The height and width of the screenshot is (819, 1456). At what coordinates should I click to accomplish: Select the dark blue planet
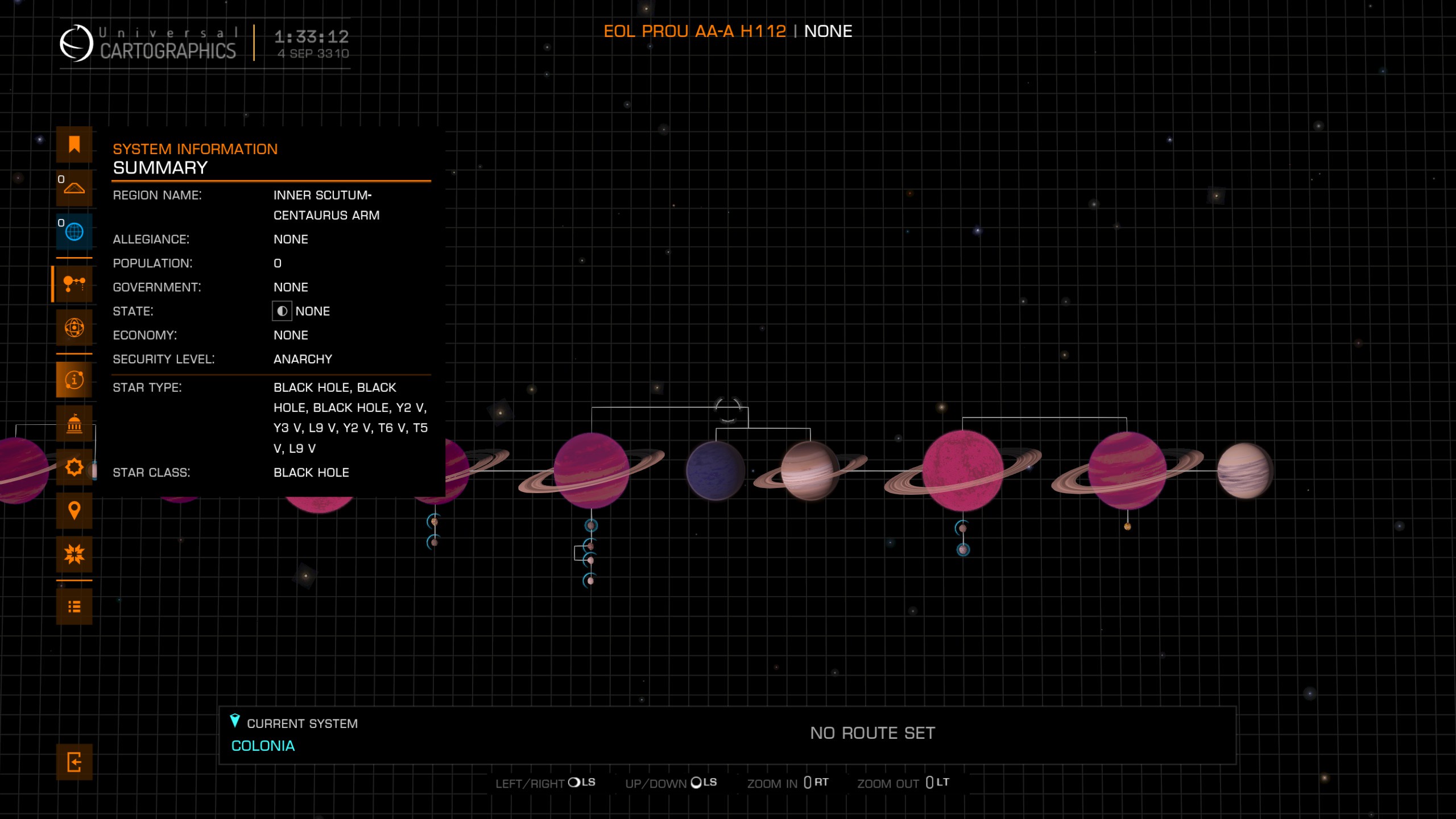(715, 471)
